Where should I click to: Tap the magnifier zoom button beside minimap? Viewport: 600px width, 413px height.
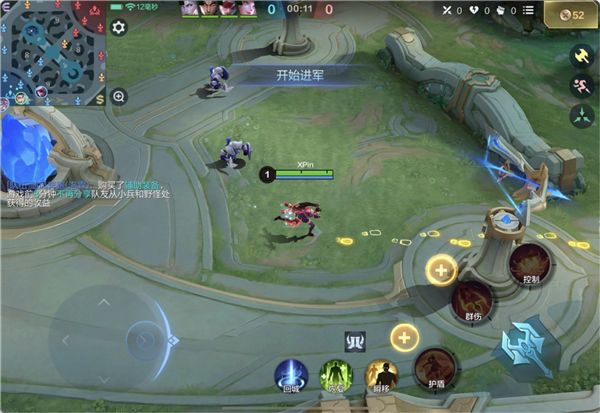click(119, 96)
